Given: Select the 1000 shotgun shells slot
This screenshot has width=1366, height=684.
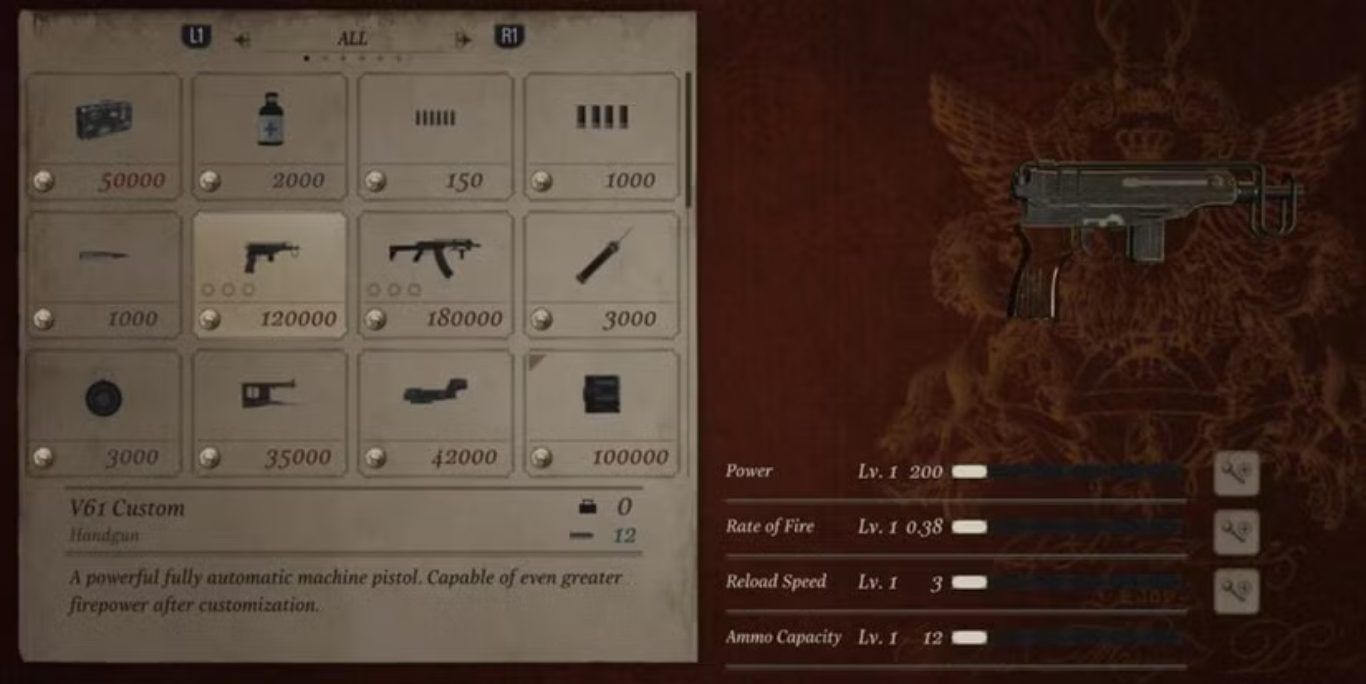Looking at the screenshot, I should (x=602, y=136).
